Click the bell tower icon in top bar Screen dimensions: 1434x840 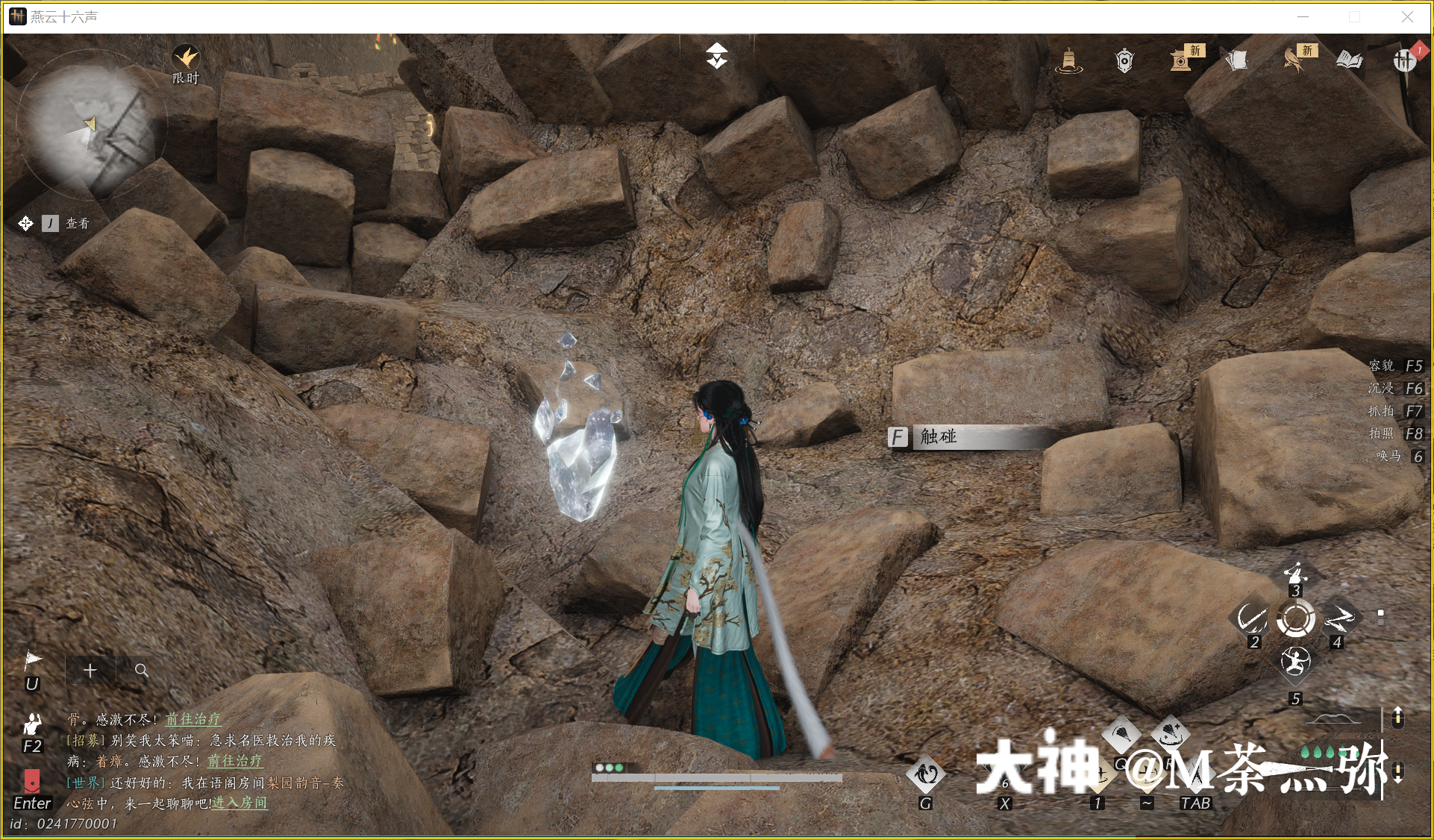1068,60
